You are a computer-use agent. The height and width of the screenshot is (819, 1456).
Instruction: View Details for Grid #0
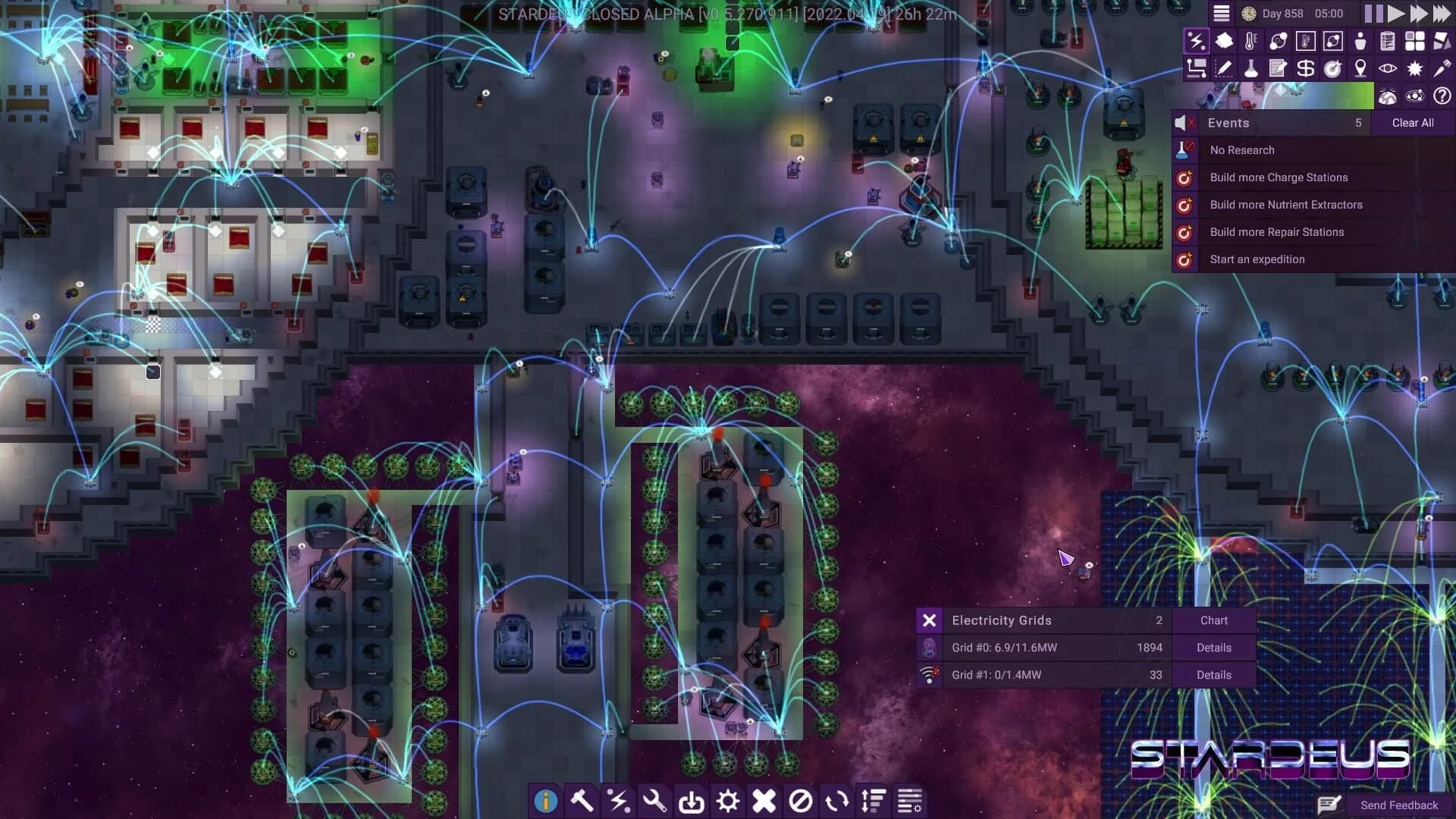pyautogui.click(x=1213, y=648)
